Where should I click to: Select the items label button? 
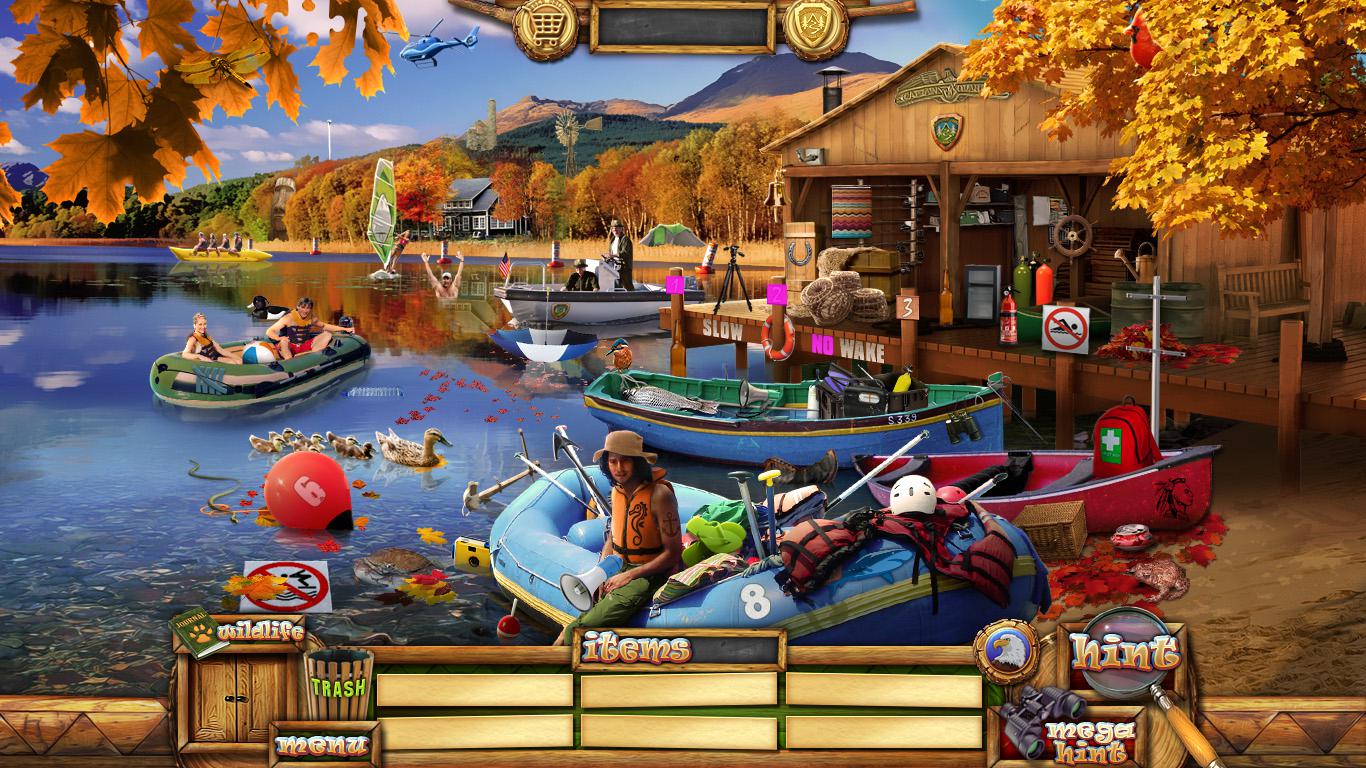click(637, 649)
